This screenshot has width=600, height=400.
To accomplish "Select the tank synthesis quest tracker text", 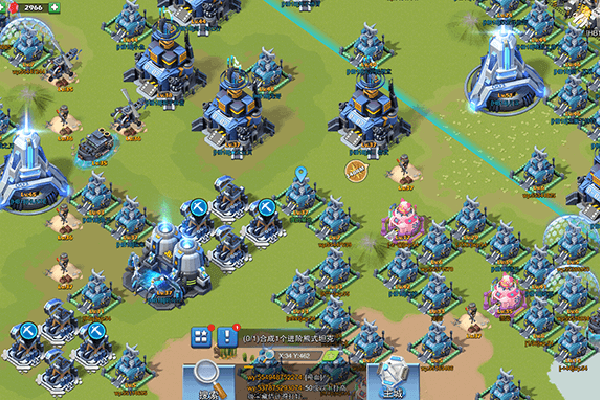I will (x=291, y=339).
